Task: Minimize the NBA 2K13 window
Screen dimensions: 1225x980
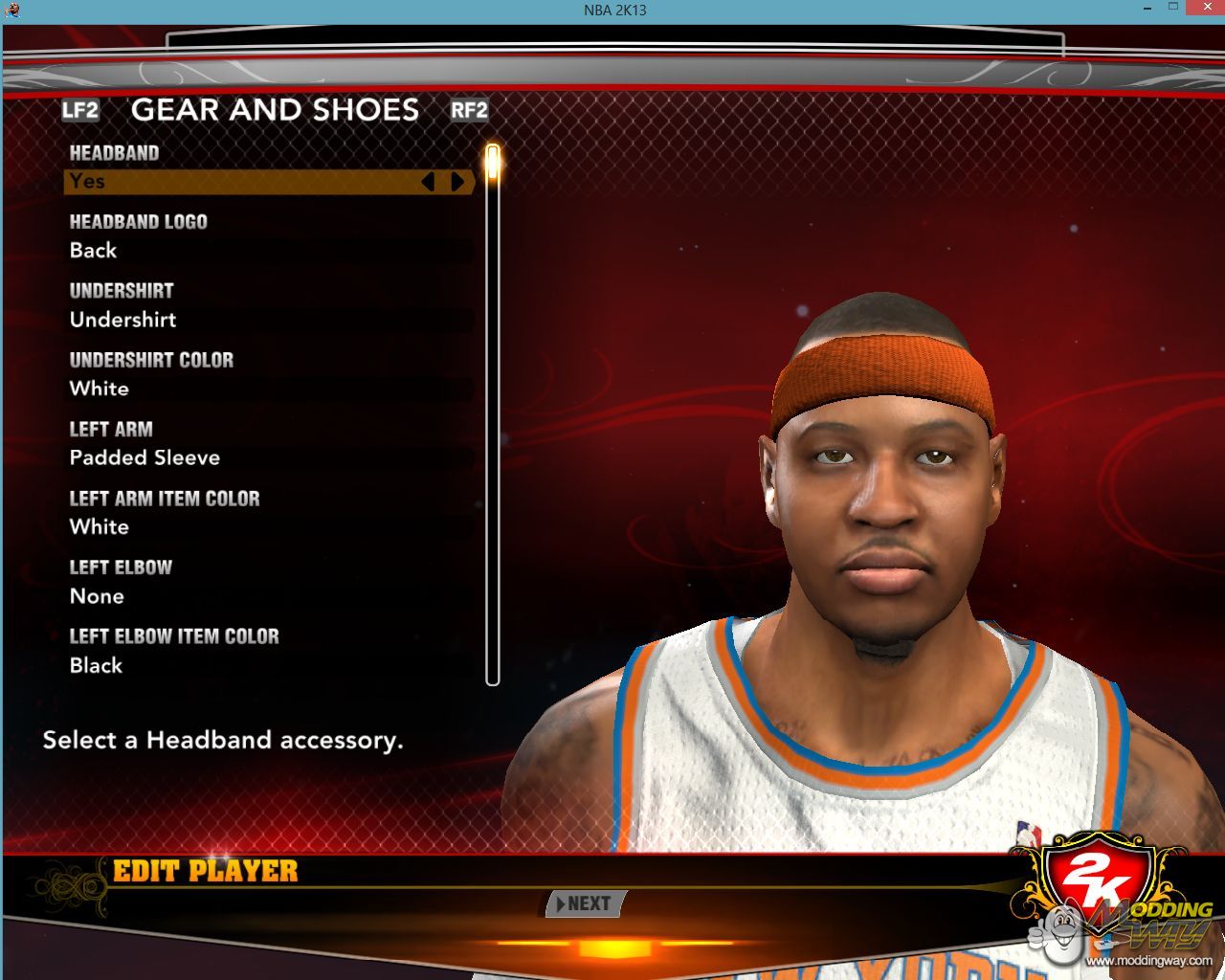Action: (1146, 9)
